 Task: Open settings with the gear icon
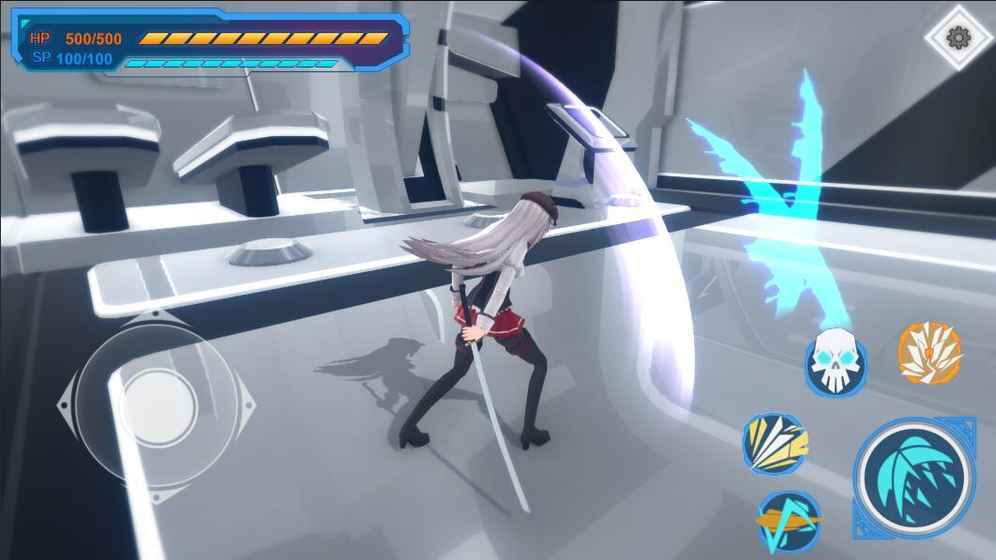click(958, 38)
